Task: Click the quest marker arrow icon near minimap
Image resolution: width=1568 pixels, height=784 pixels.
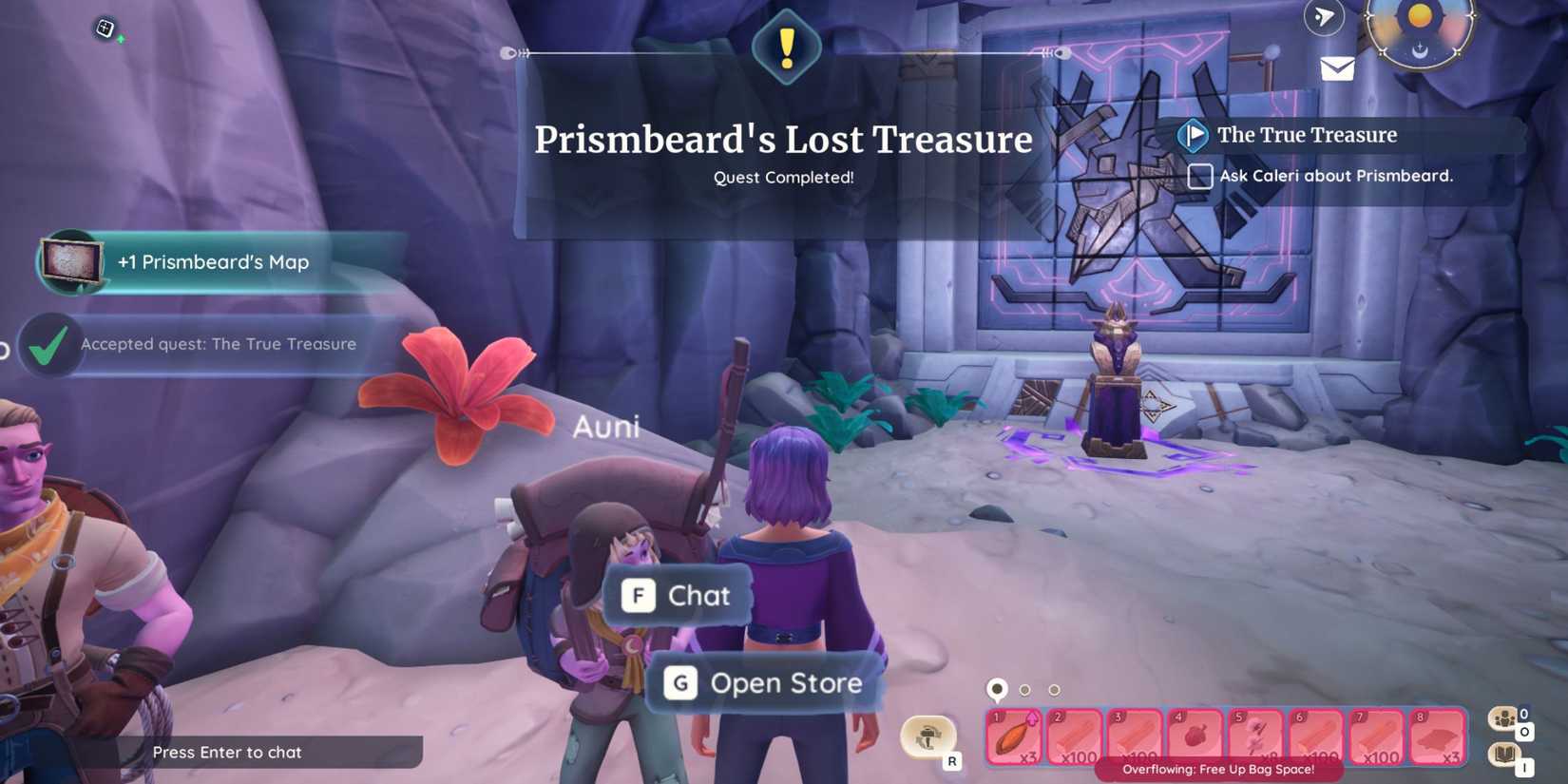Action: point(1324,17)
